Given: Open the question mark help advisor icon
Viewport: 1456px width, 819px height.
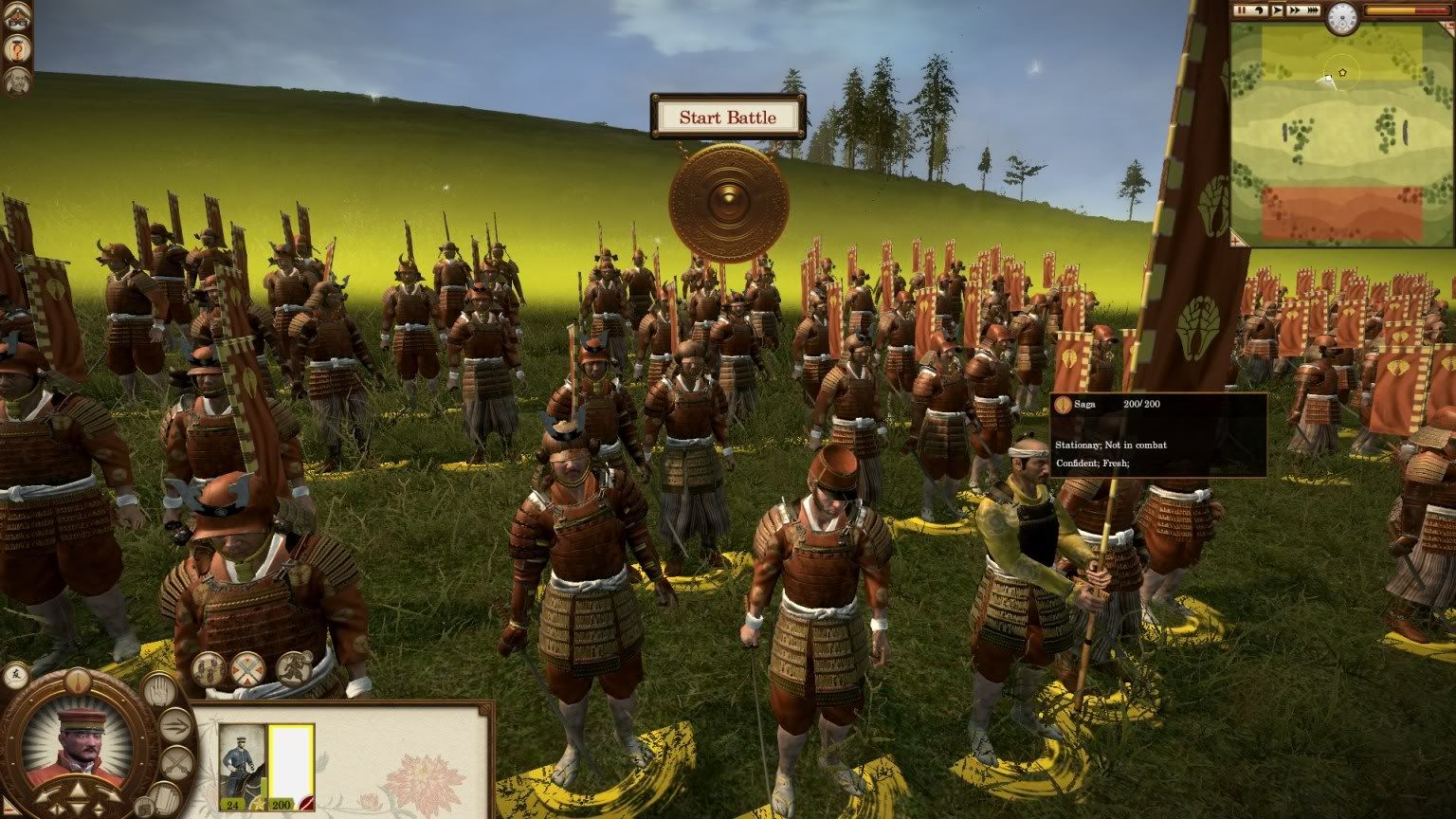Looking at the screenshot, I should (x=16, y=47).
